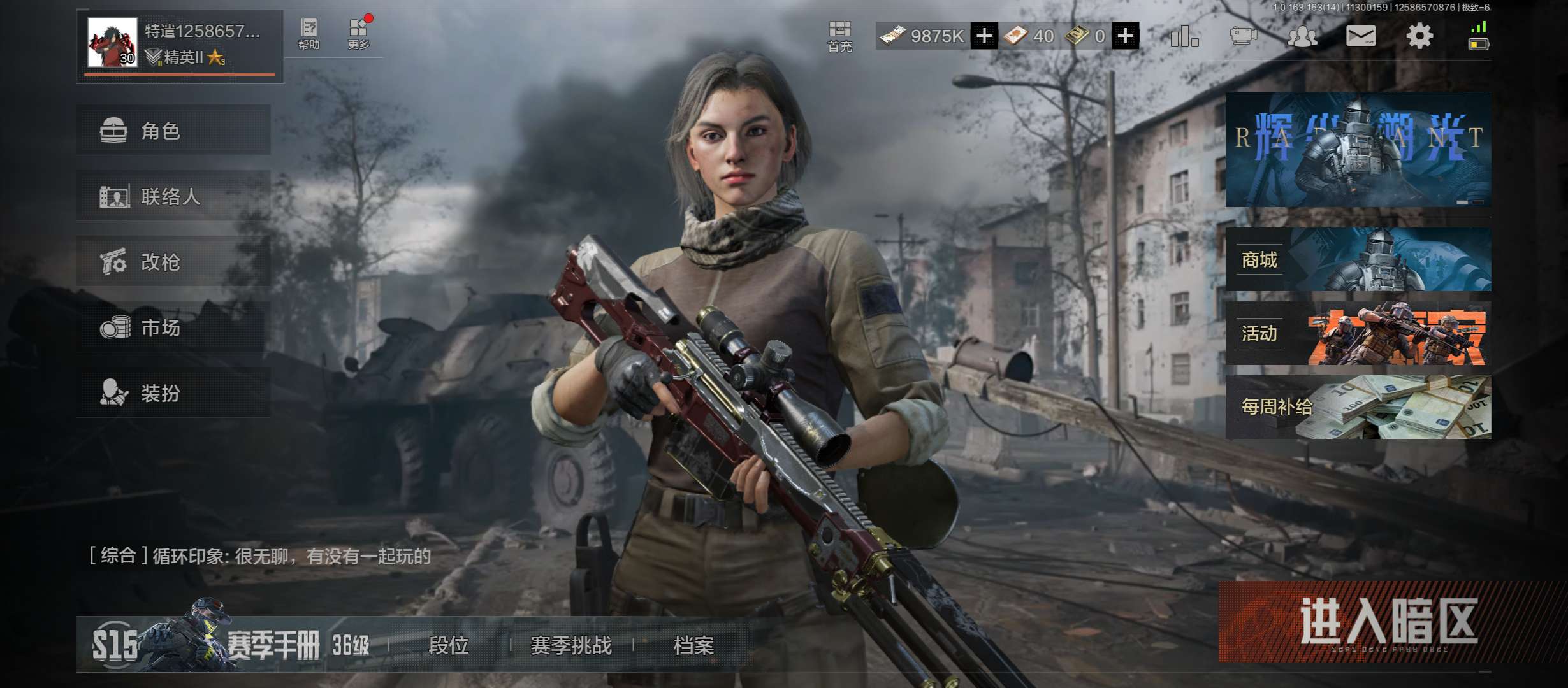Open the 市场 market menu

(x=173, y=327)
